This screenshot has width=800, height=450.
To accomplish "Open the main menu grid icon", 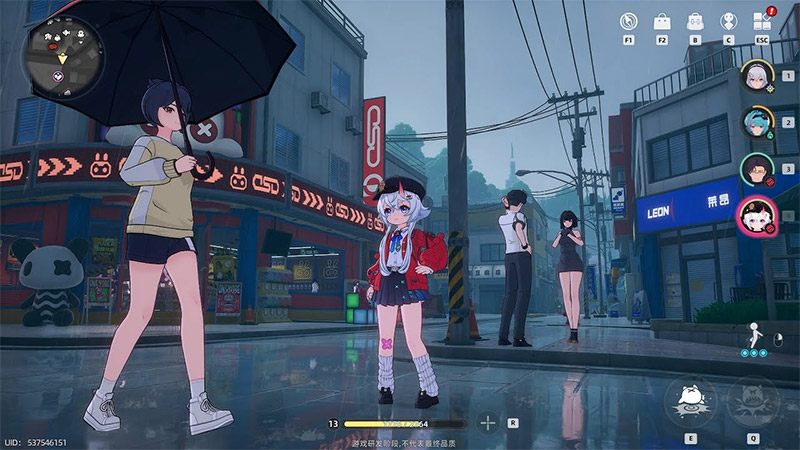I will (762, 21).
